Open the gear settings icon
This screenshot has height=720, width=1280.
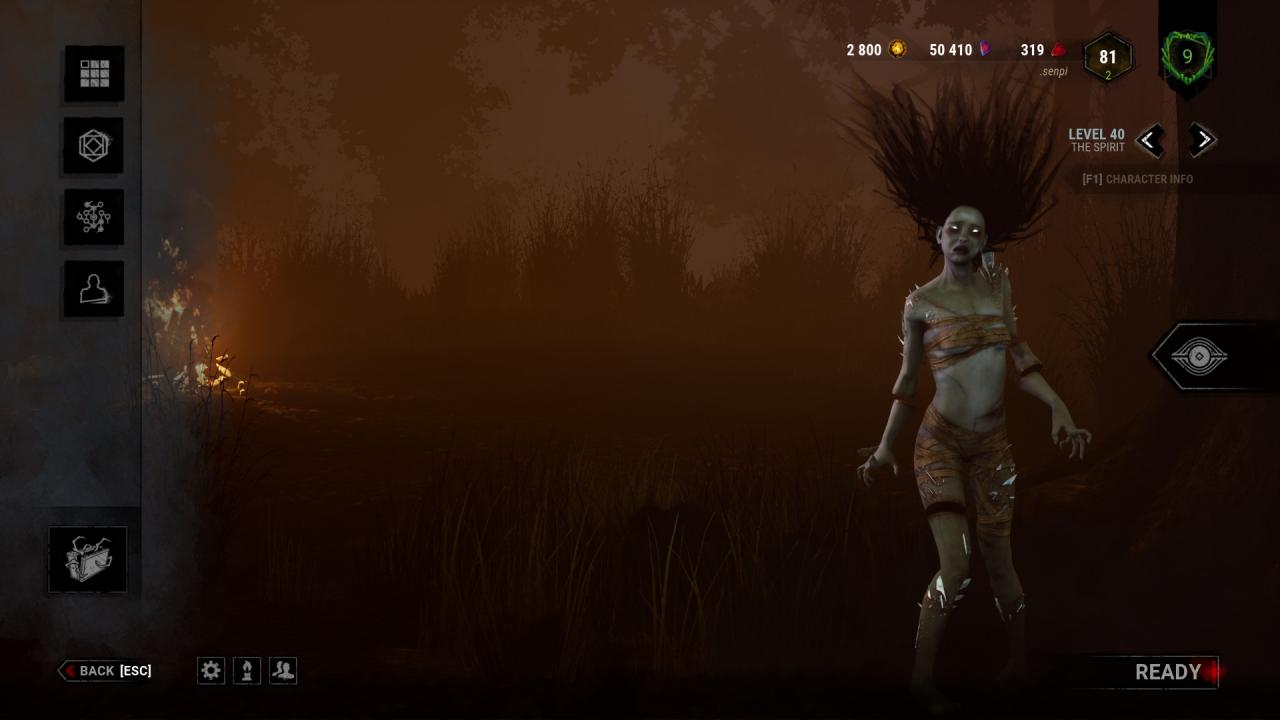coord(211,670)
